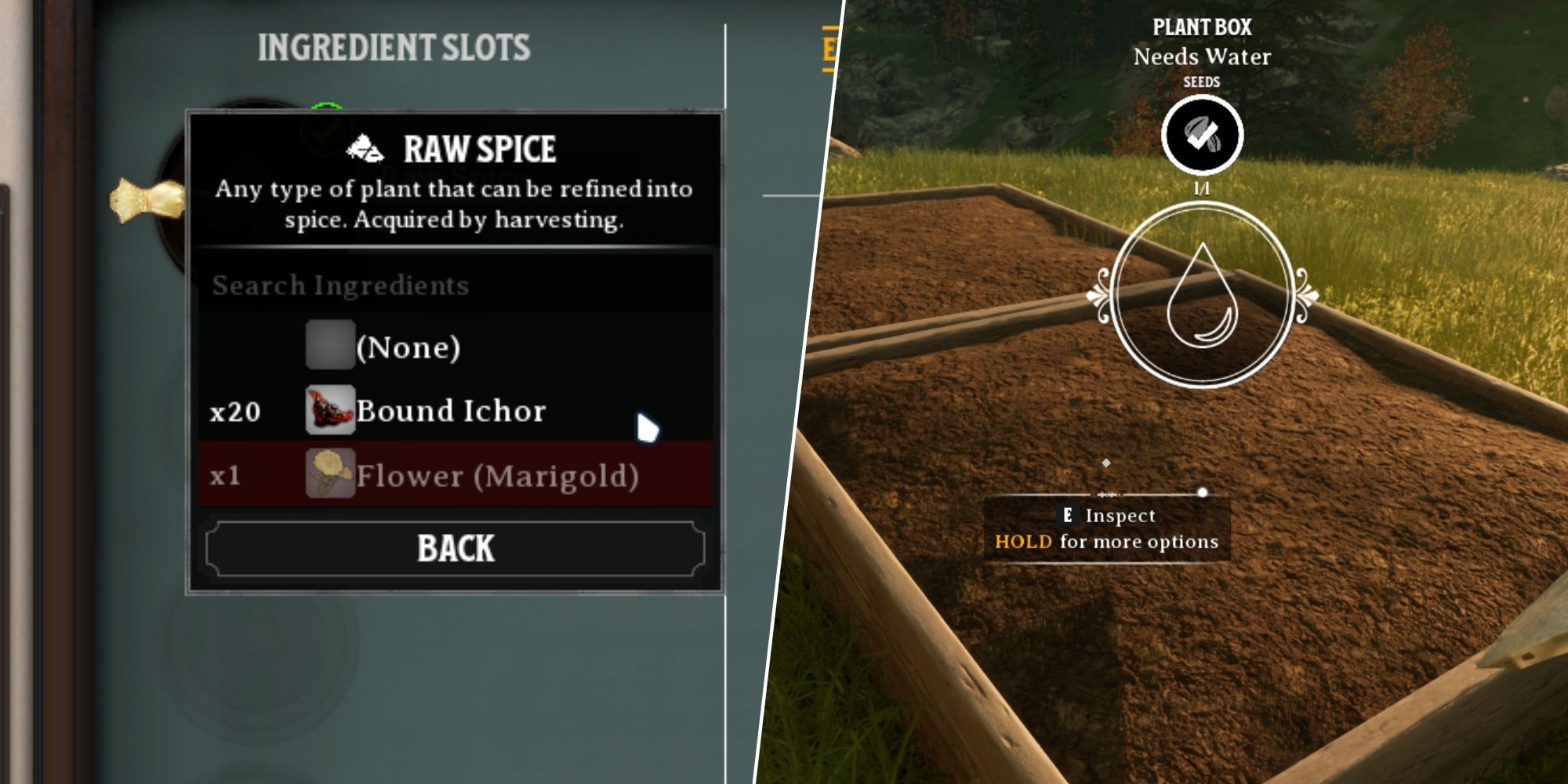1568x784 pixels.
Task: Click the Plant Box title label
Action: pyautogui.click(x=1203, y=25)
